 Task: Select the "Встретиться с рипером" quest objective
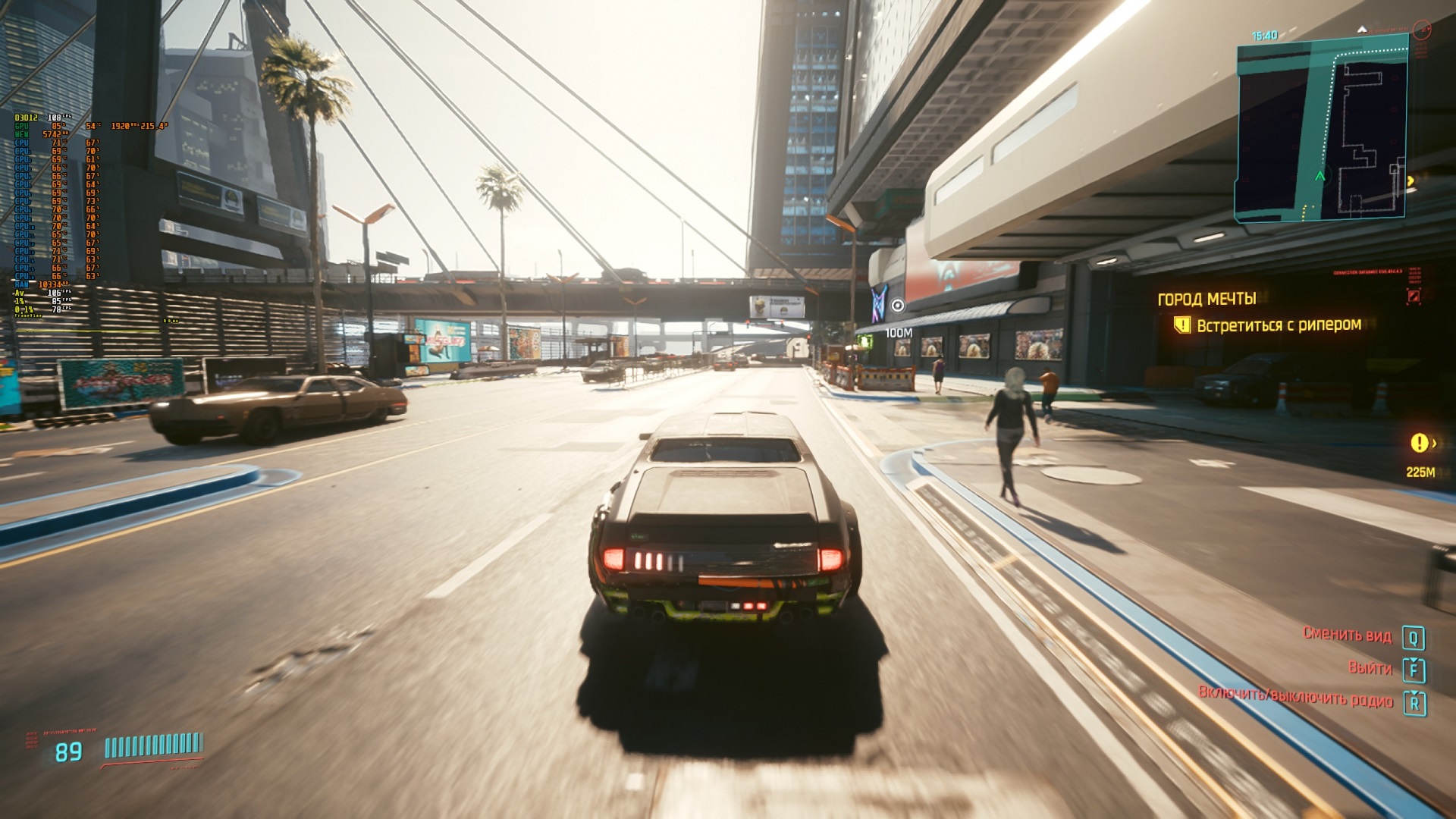(1279, 325)
